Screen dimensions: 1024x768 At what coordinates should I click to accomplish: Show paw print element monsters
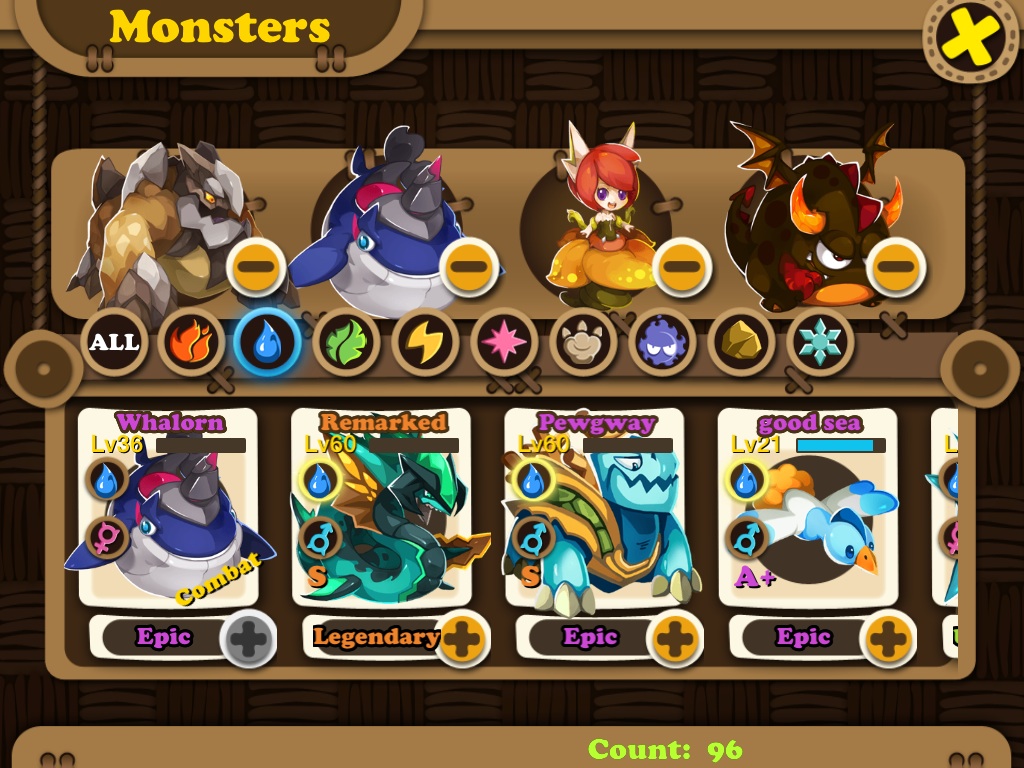click(582, 342)
